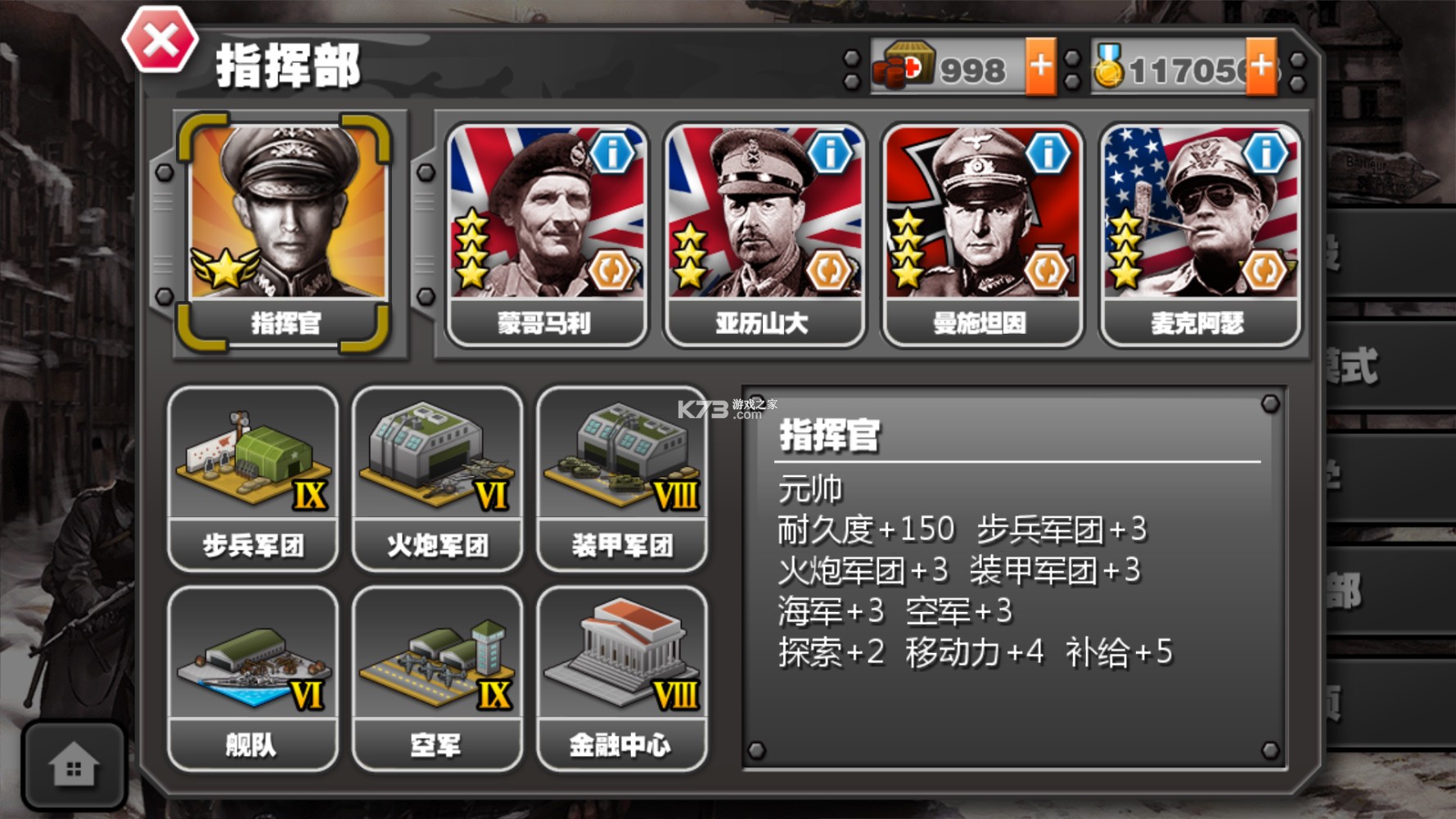Click the home icon in bottom left
Viewport: 1456px width, 819px height.
(76, 765)
